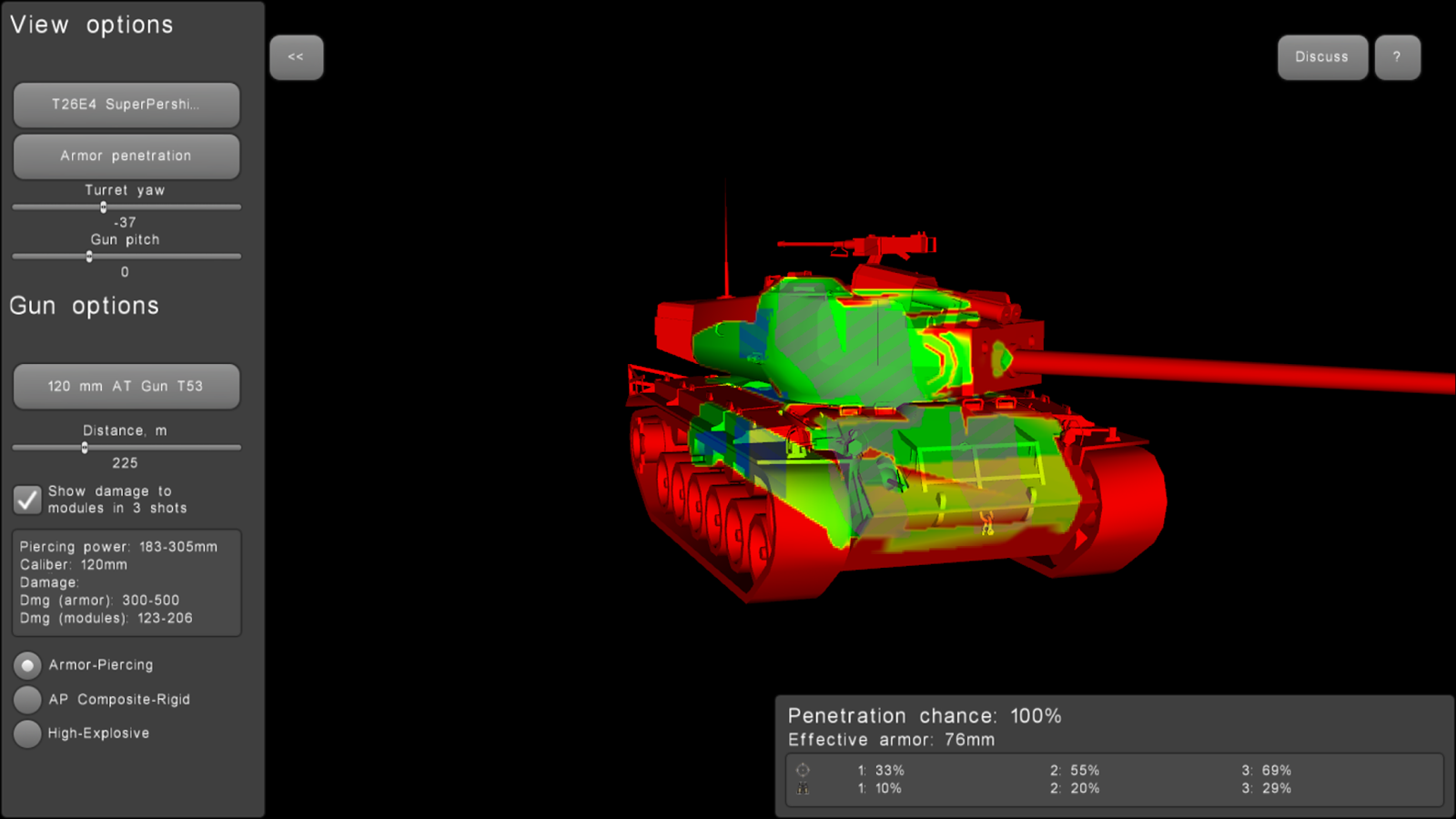Open the T26E4 SuperPershing tank selector

[126, 105]
